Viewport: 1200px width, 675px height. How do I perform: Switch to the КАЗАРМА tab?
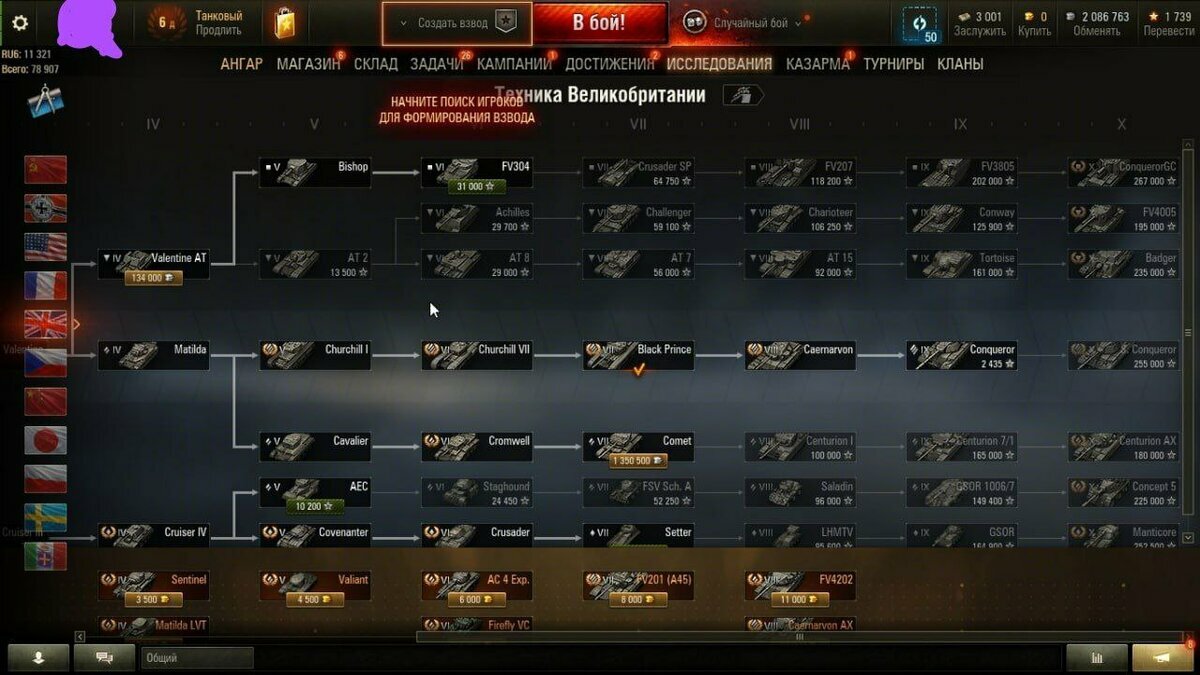click(817, 64)
